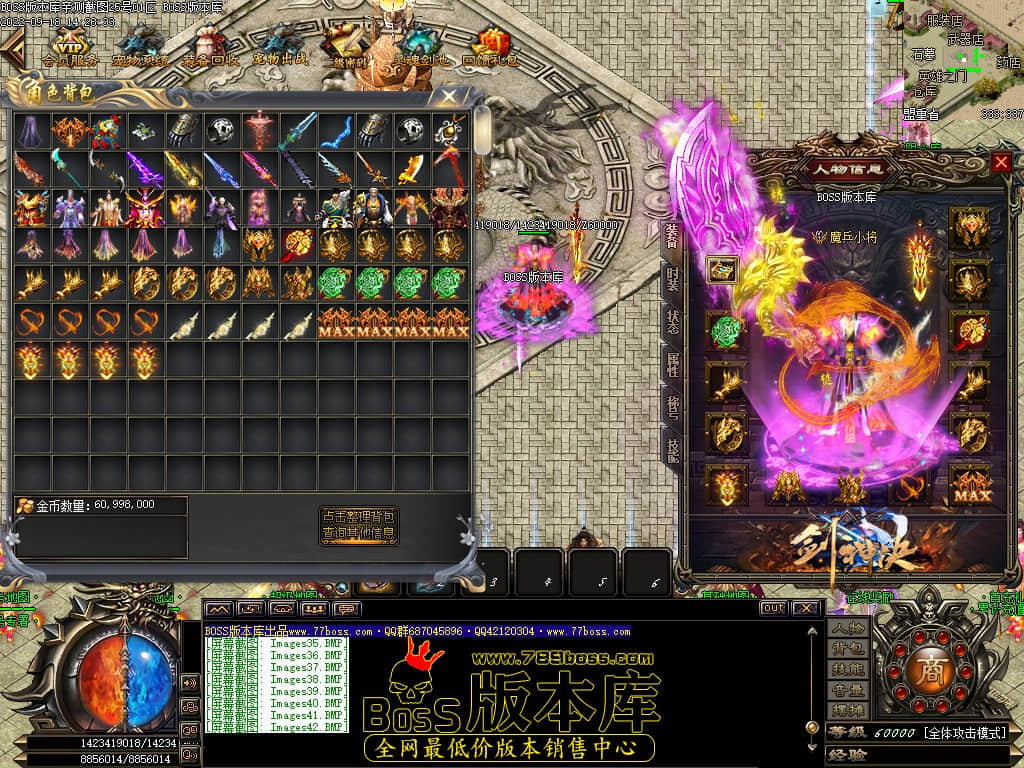Click the 查询其他信息 query button
Screen dimensions: 1024x768
click(x=359, y=534)
